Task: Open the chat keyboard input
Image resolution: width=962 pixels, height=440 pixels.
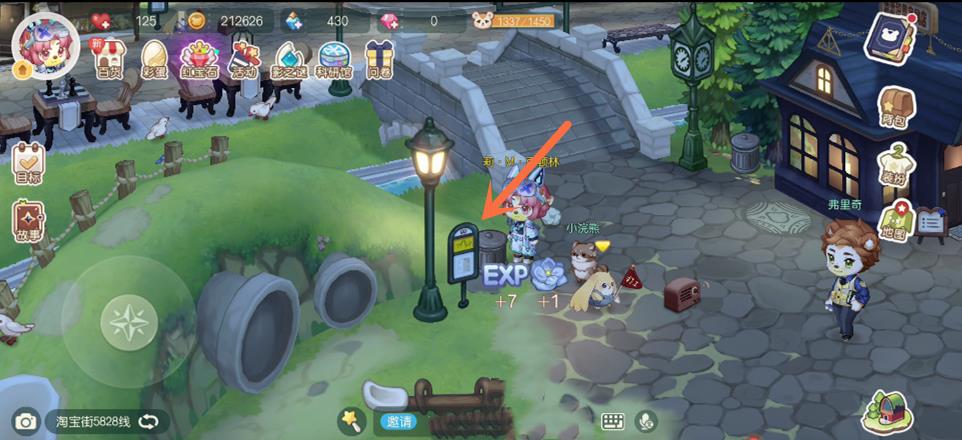Action: tap(613, 422)
